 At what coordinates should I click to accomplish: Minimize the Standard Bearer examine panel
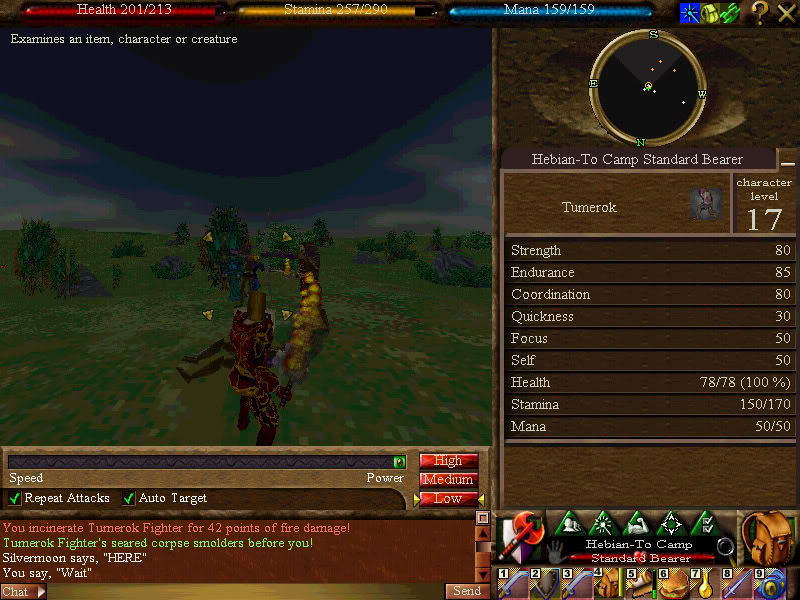(788, 161)
